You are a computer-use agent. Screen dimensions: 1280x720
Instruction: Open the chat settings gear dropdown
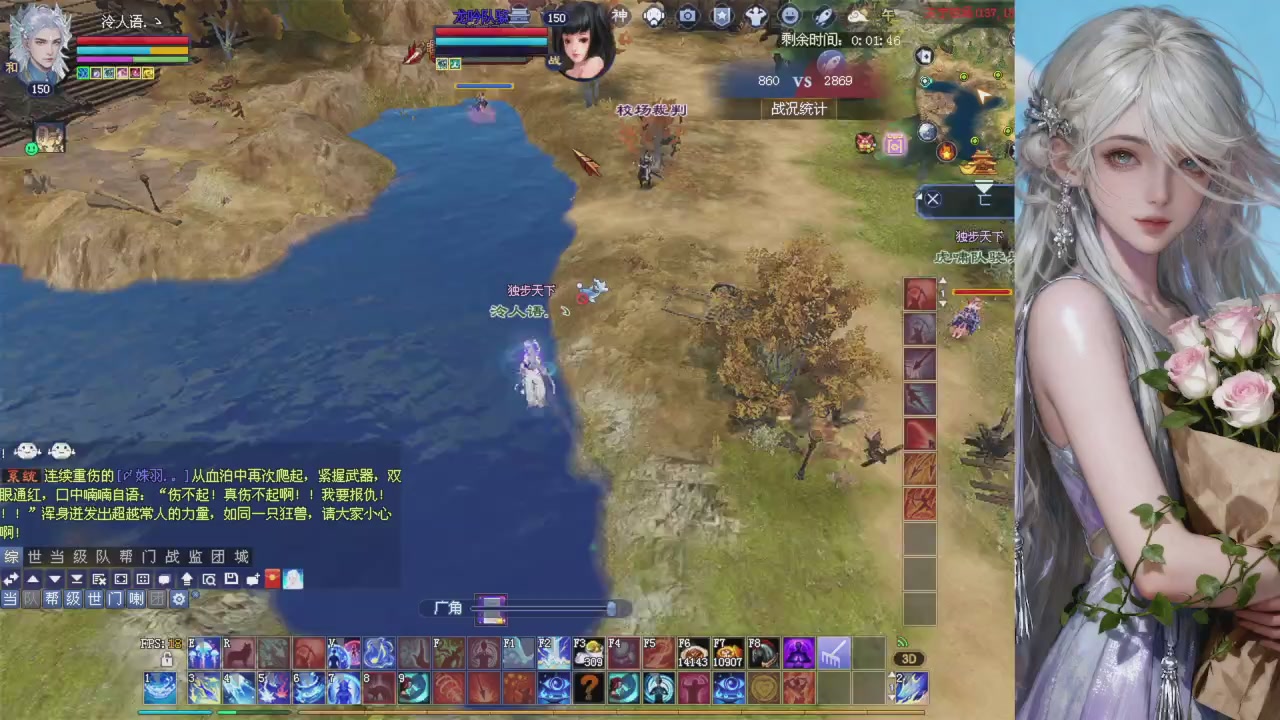point(179,599)
